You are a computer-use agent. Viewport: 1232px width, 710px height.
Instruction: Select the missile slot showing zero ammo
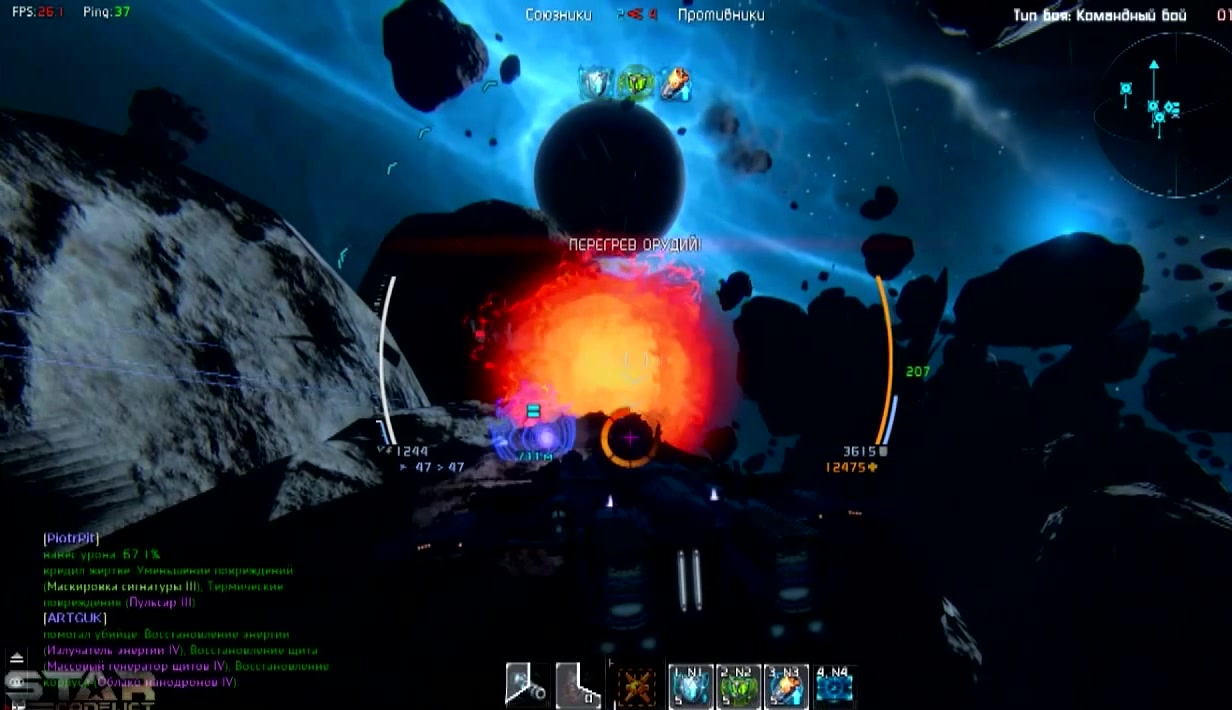(x=578, y=686)
